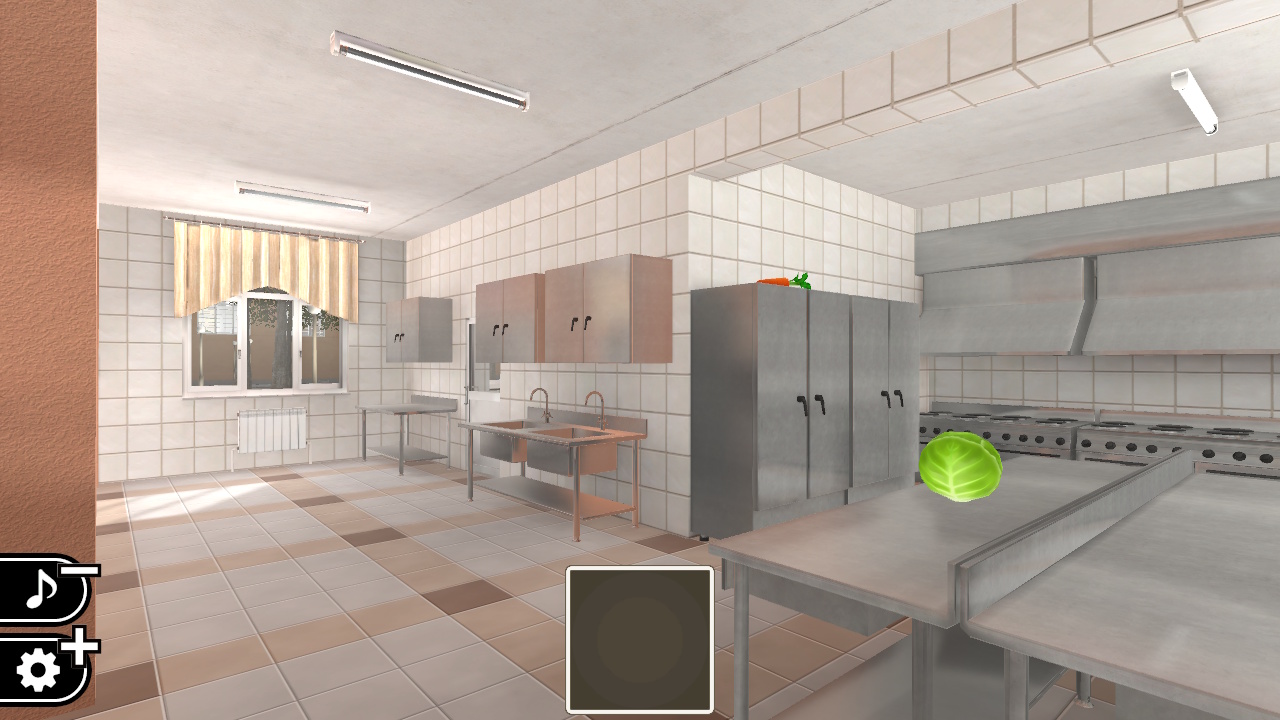The width and height of the screenshot is (1280, 720).
Task: Select the empty inventory slot
Action: coord(640,640)
